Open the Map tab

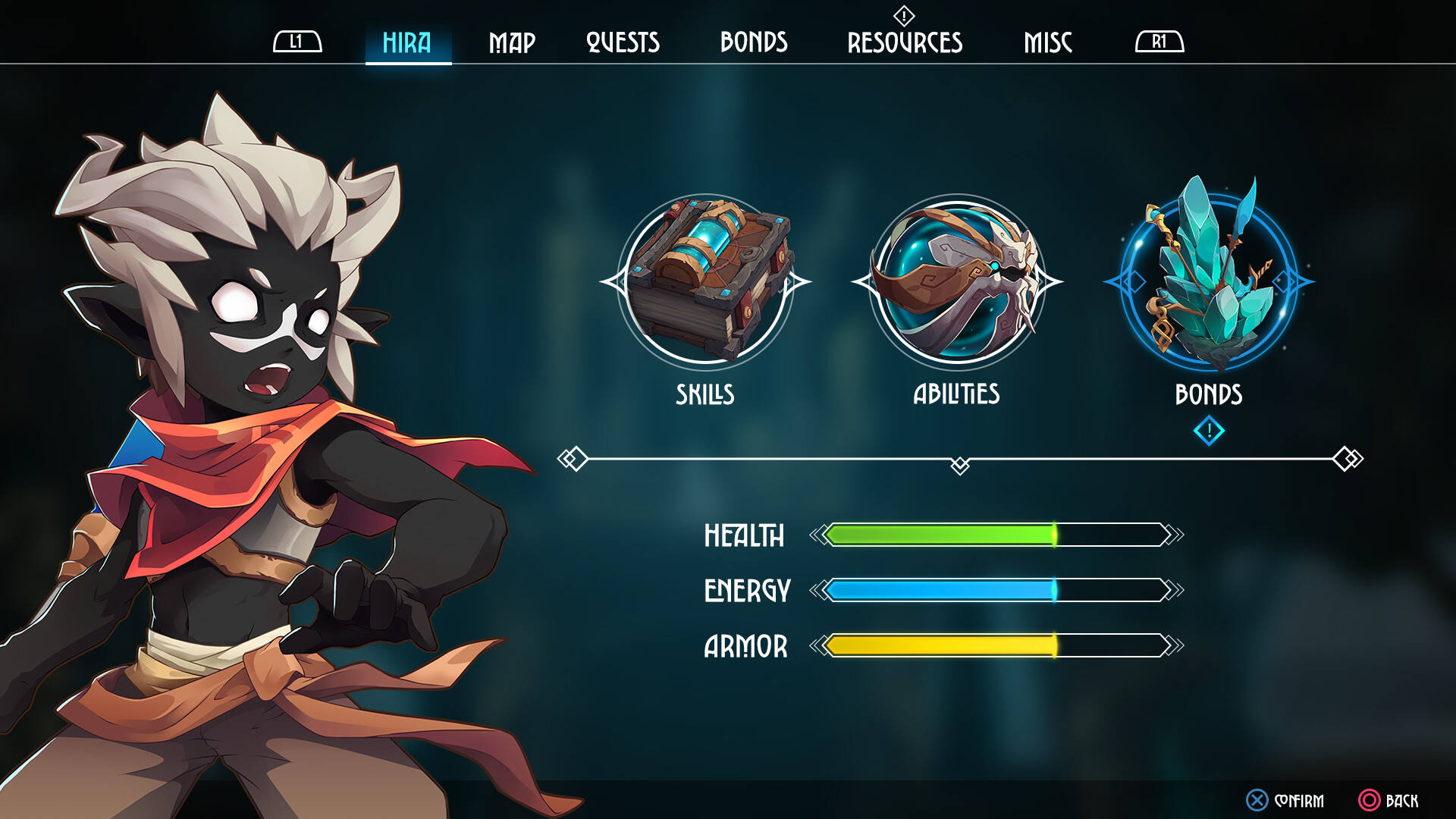512,42
